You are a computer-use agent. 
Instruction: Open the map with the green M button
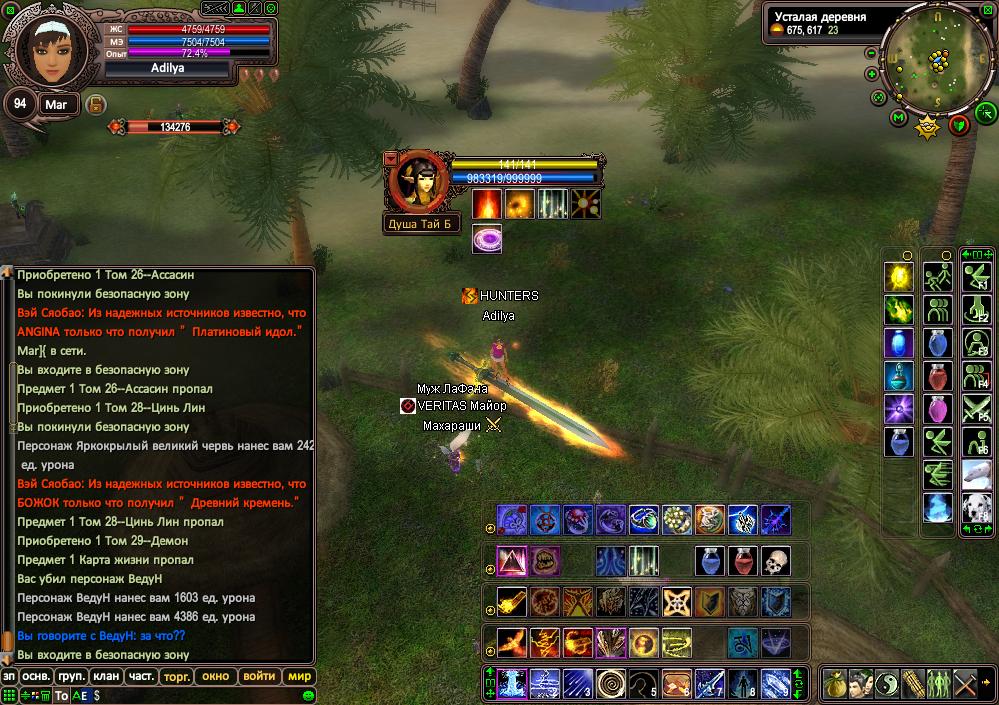pos(898,118)
